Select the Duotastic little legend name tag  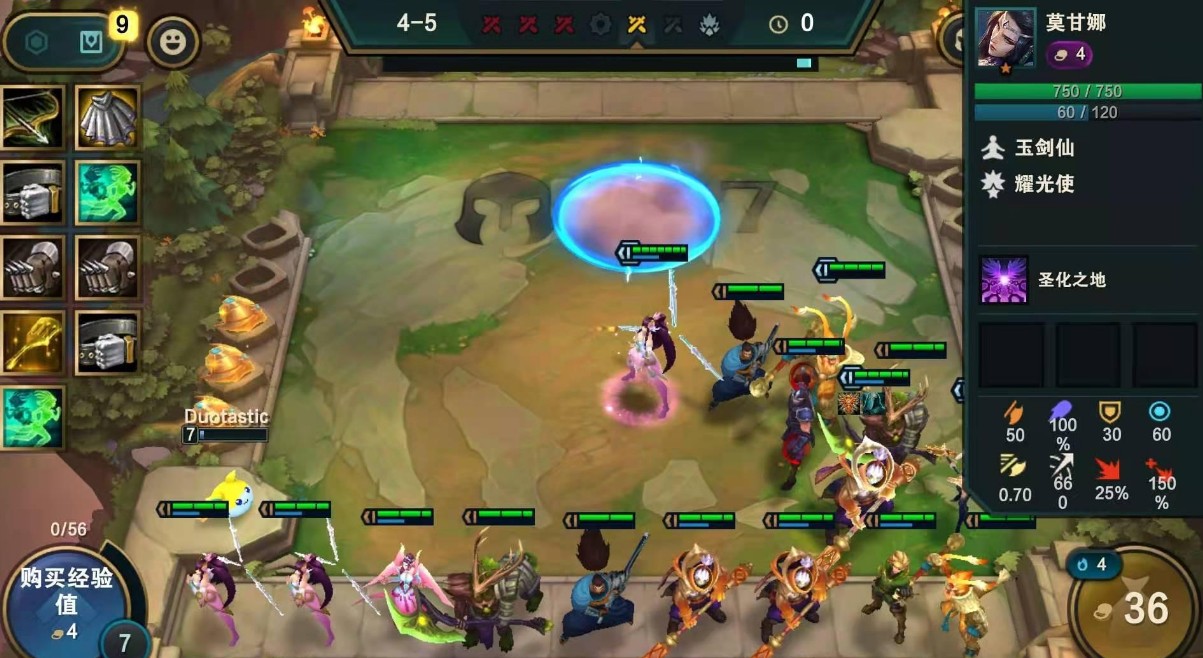point(226,416)
